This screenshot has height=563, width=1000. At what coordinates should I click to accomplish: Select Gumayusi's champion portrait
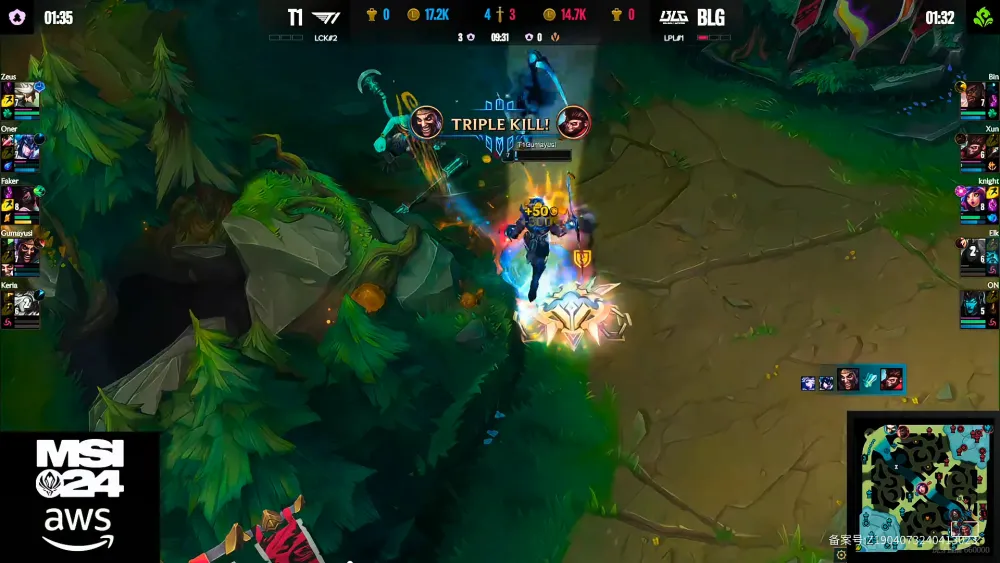(27, 251)
